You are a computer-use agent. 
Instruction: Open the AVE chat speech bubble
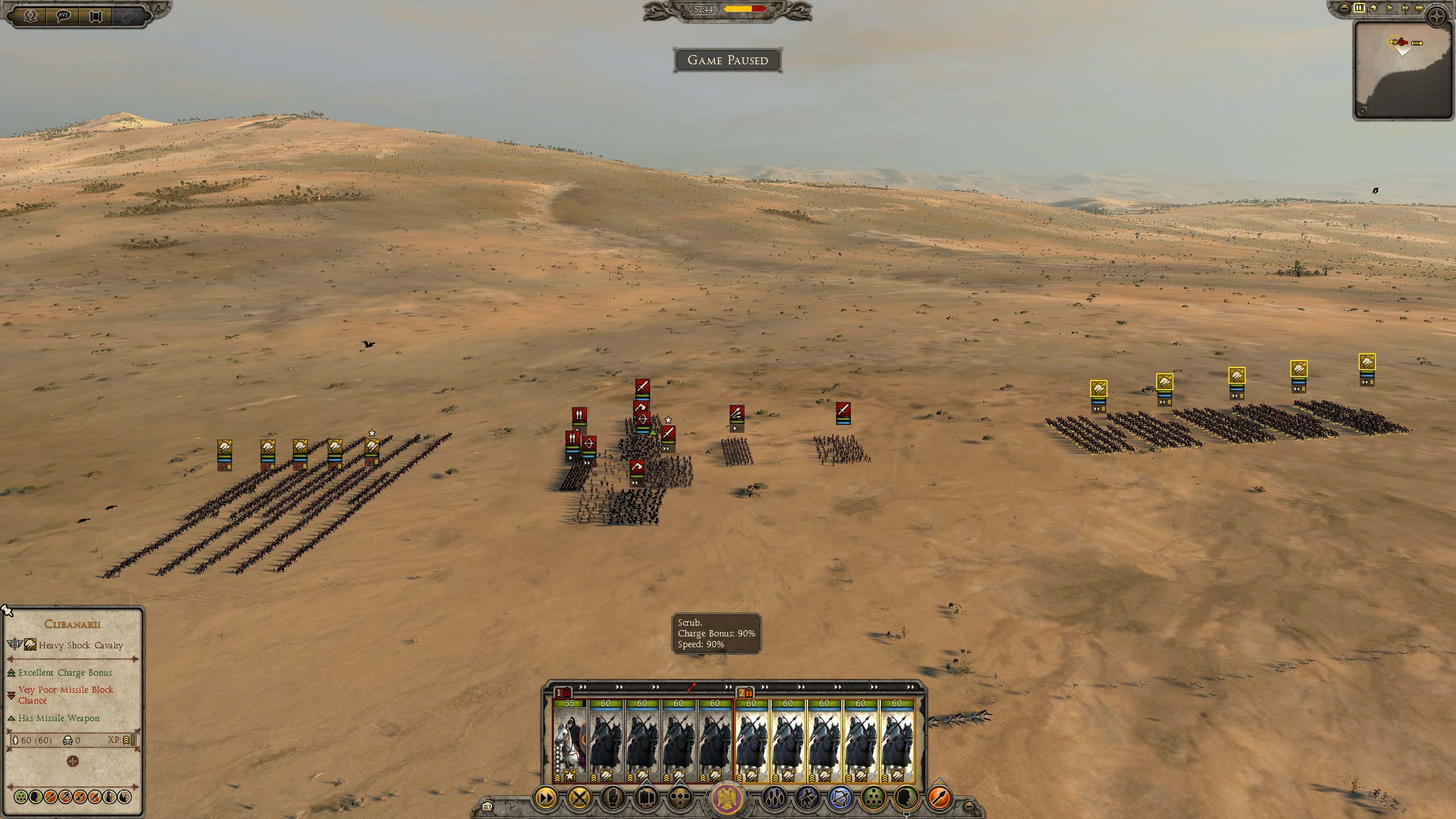[63, 15]
